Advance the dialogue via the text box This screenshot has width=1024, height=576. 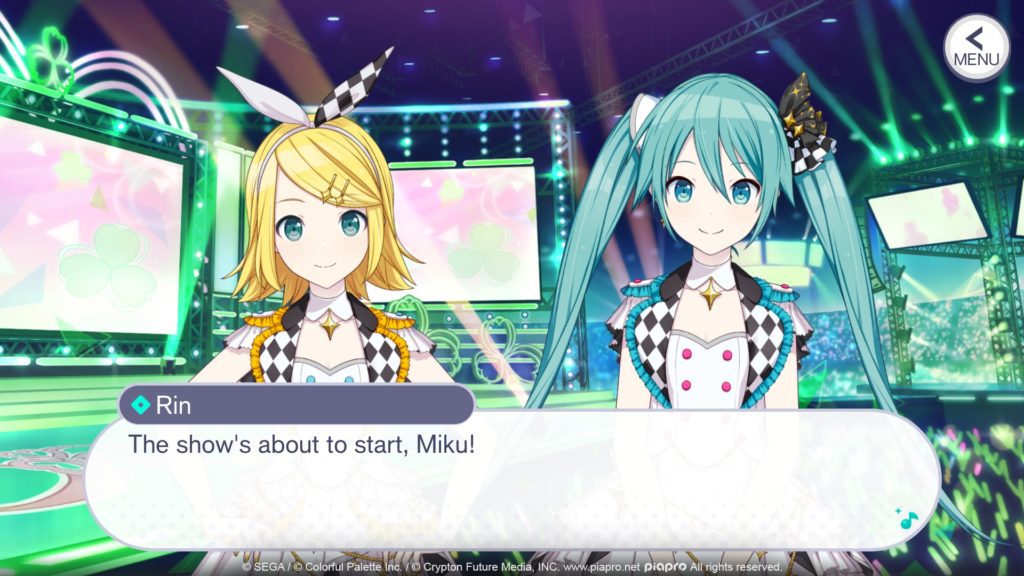[x=510, y=480]
